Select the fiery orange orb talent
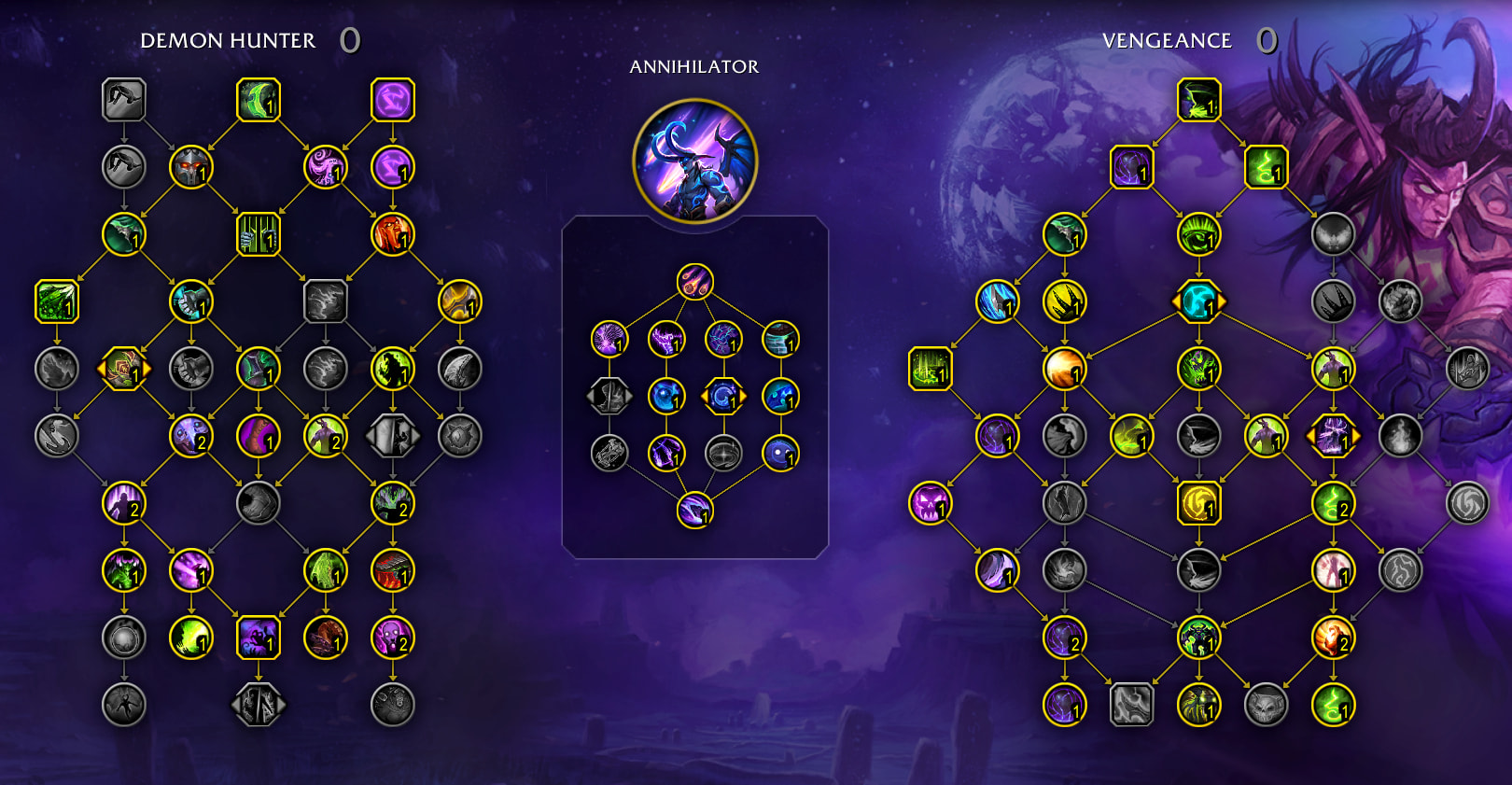This screenshot has height=785, width=1512. (1064, 369)
